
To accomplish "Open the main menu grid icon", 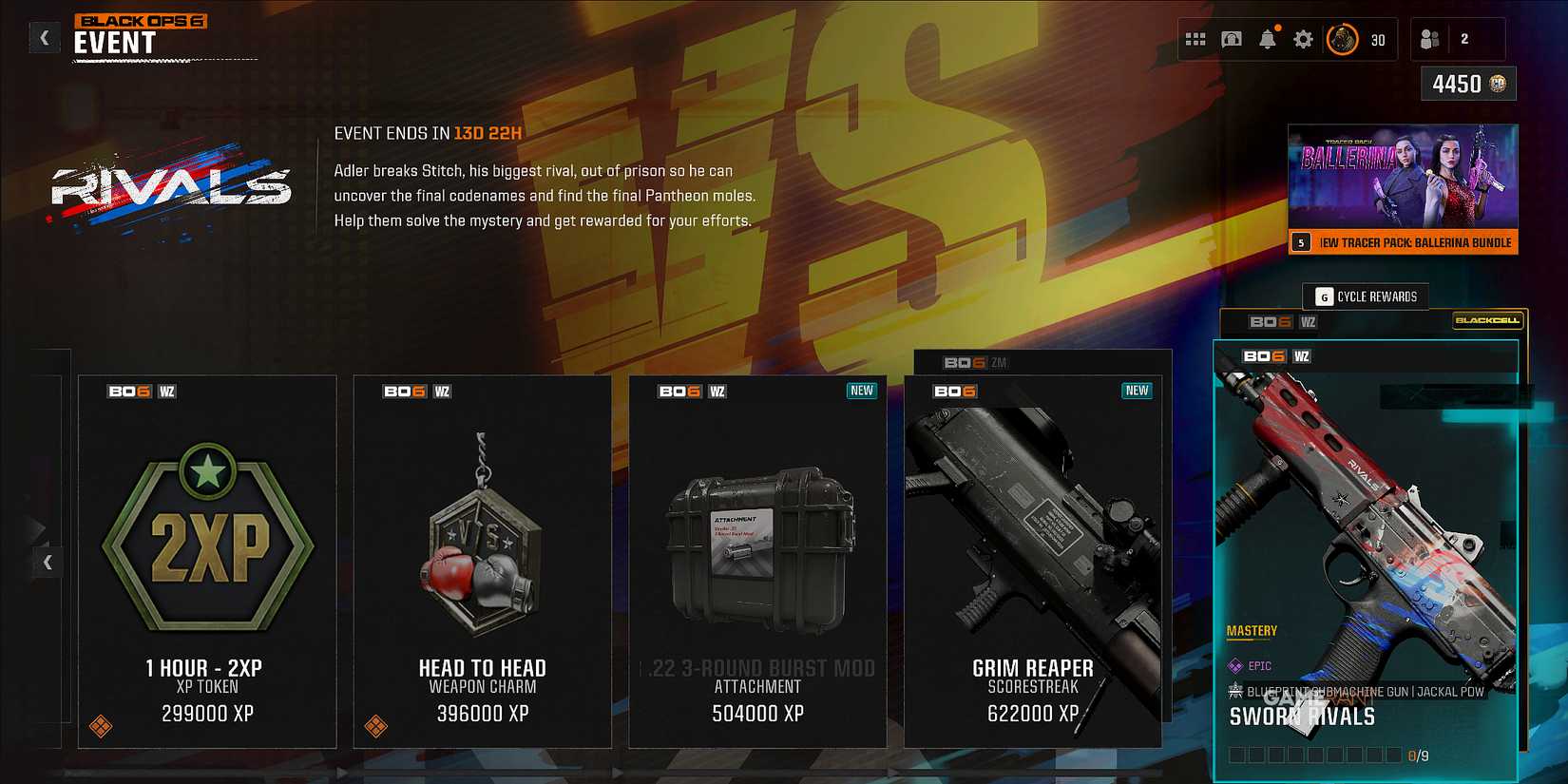I will (x=1196, y=40).
